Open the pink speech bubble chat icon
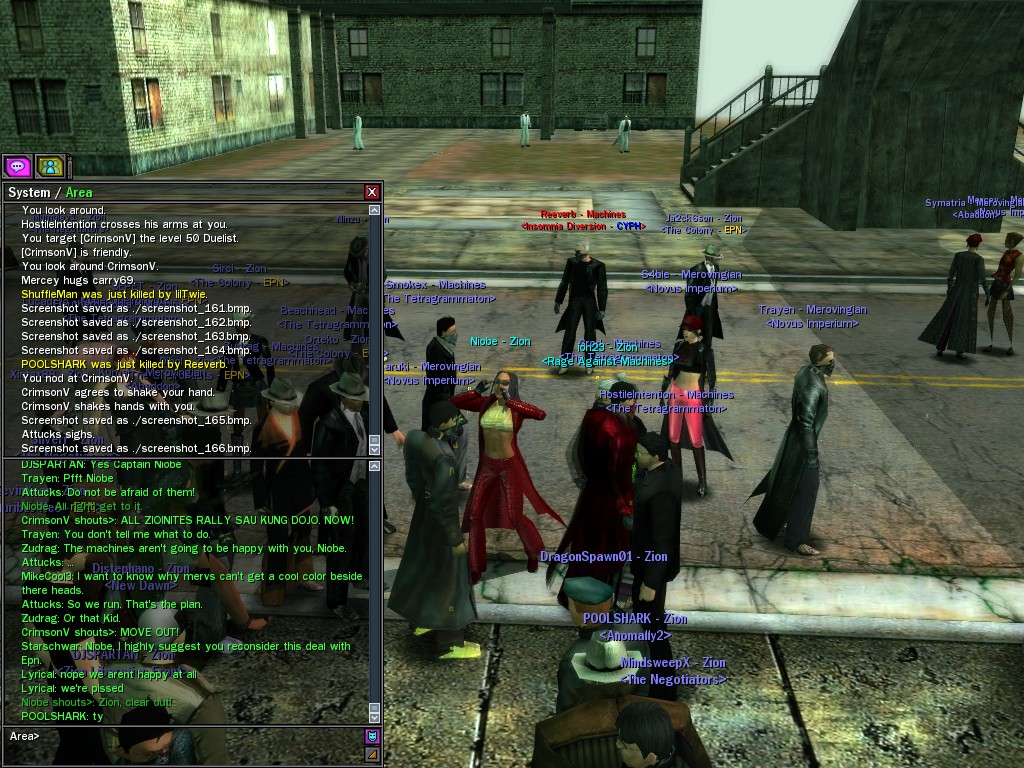Viewport: 1024px width, 768px height. click(x=17, y=166)
